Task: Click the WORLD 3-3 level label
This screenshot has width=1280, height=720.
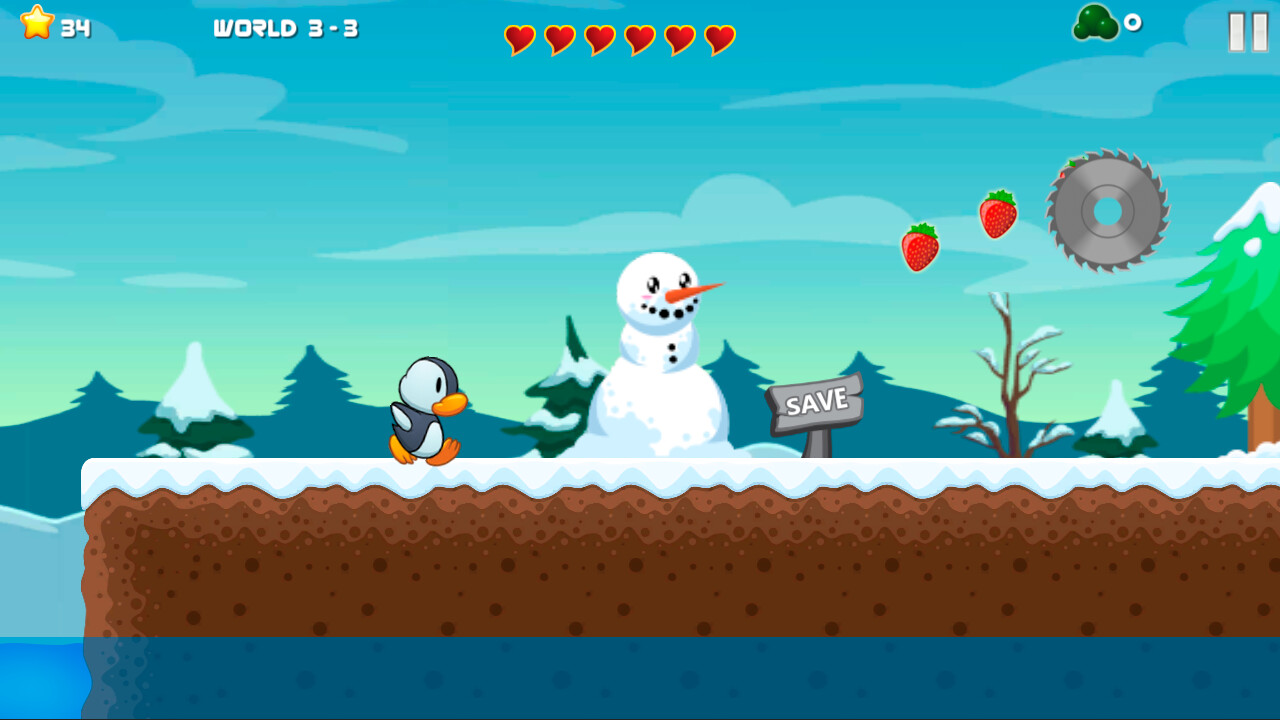Action: 288,29
